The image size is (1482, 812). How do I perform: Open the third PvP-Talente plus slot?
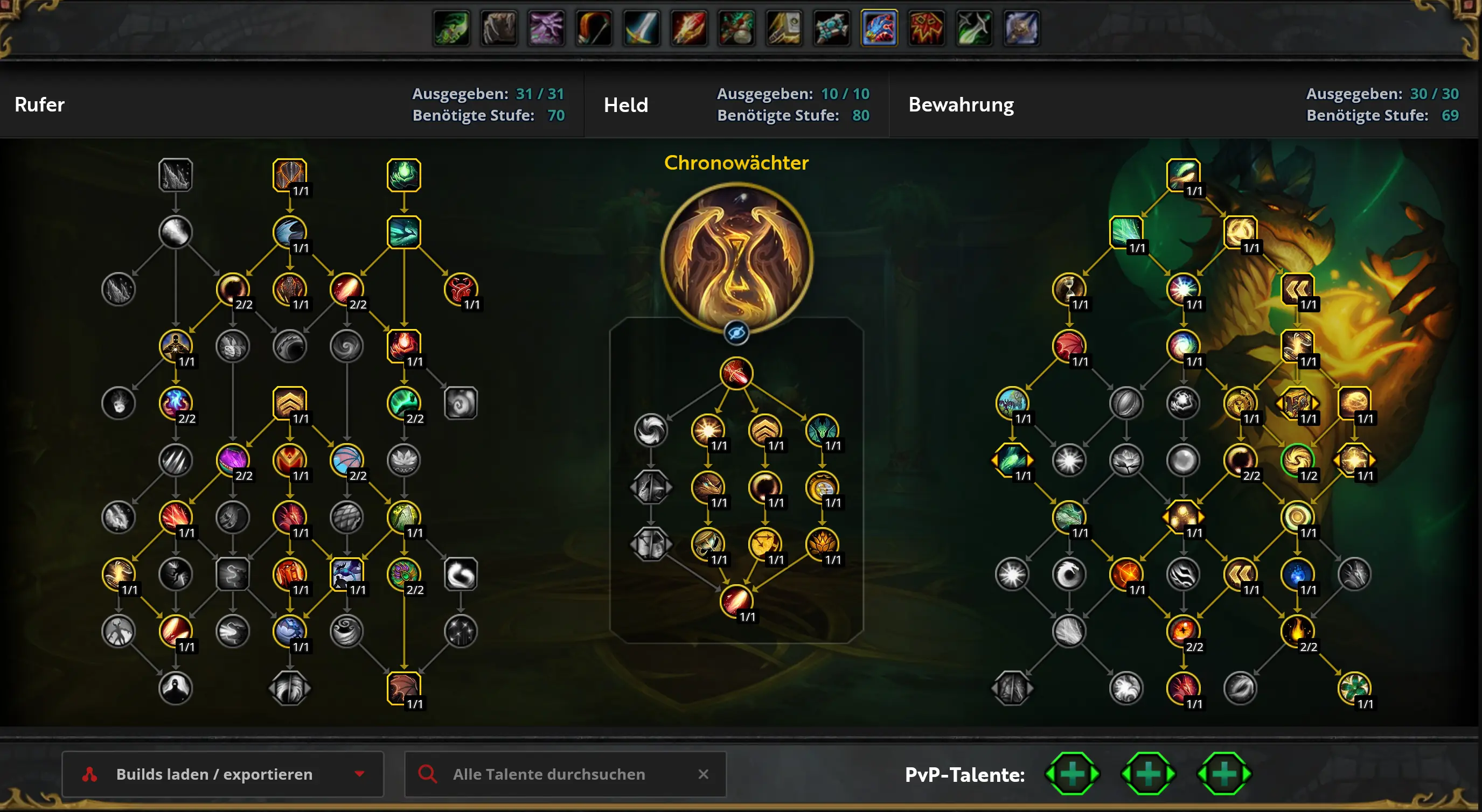pos(1223,773)
